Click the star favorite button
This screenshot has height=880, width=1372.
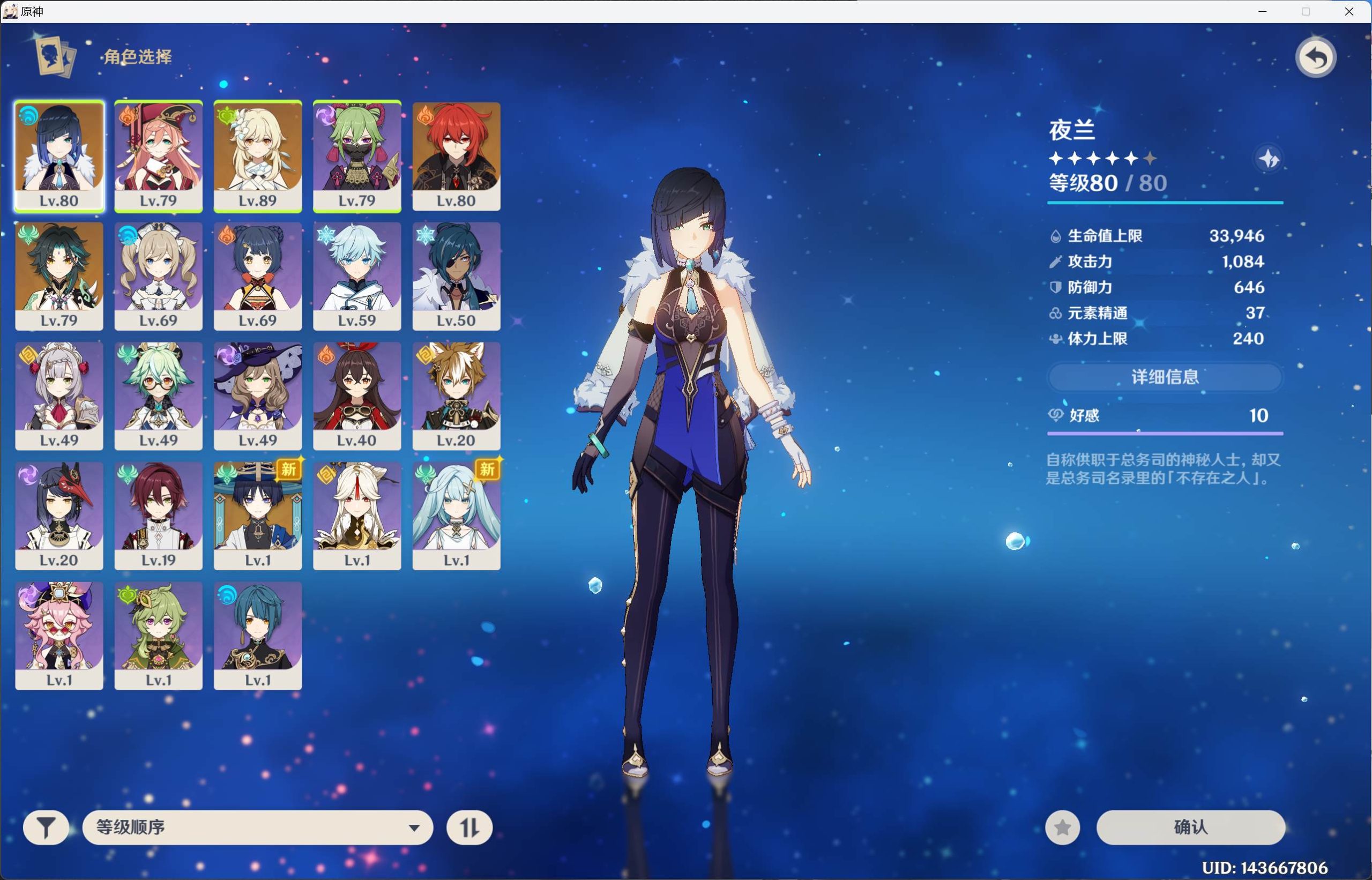pos(1062,827)
